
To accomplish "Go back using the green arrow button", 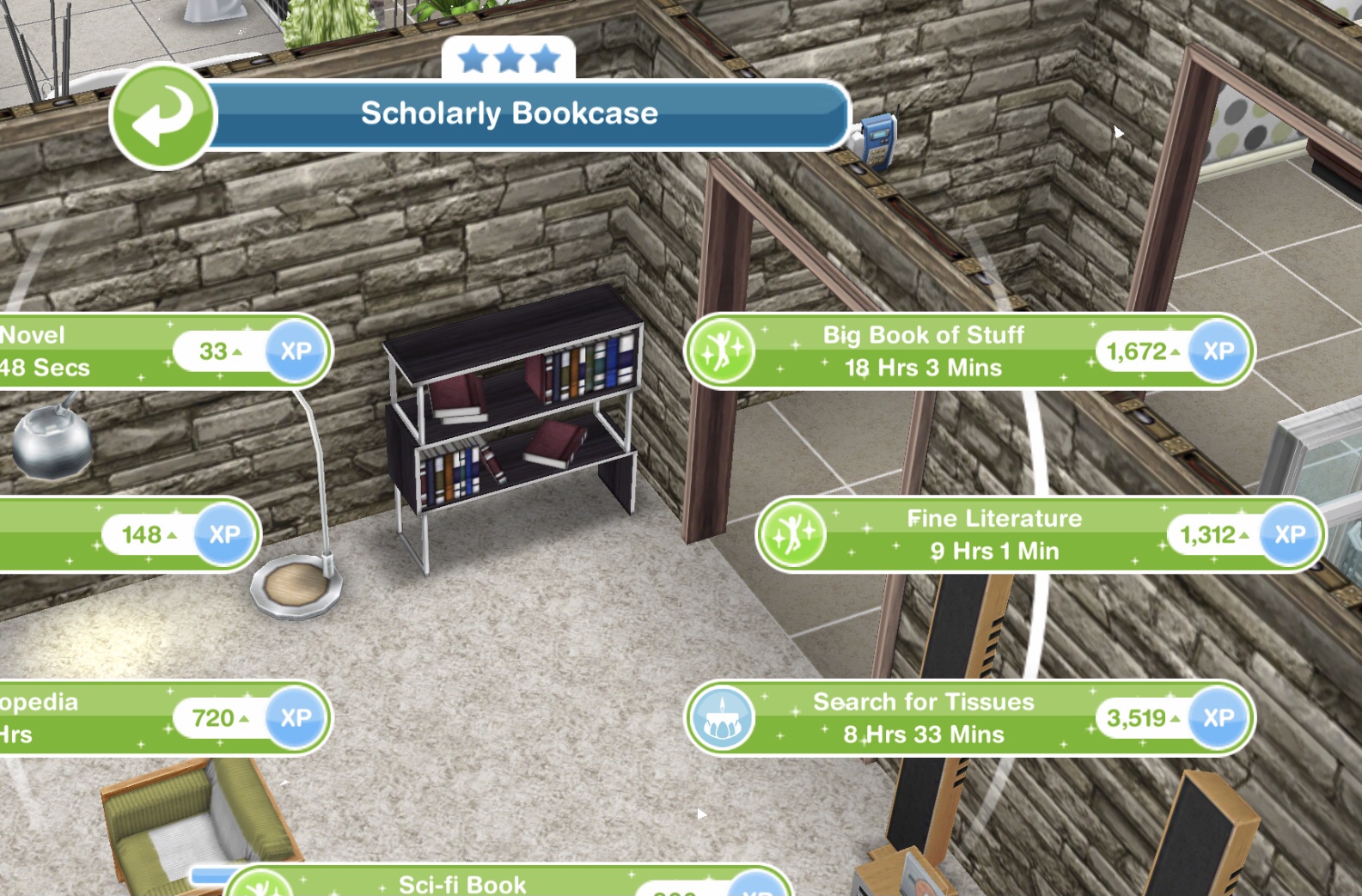I will [x=162, y=116].
